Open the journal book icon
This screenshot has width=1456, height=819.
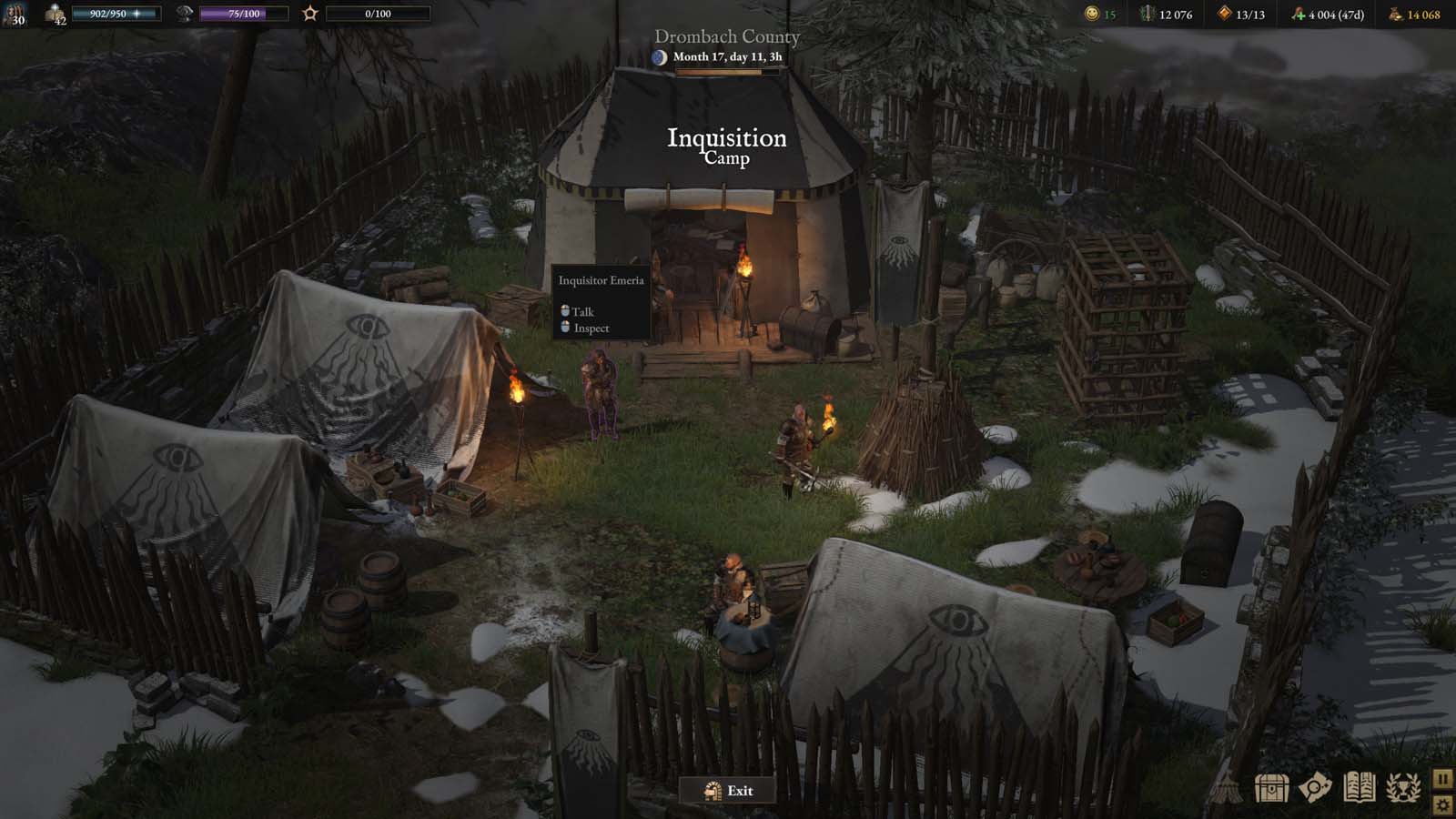pos(1359,789)
